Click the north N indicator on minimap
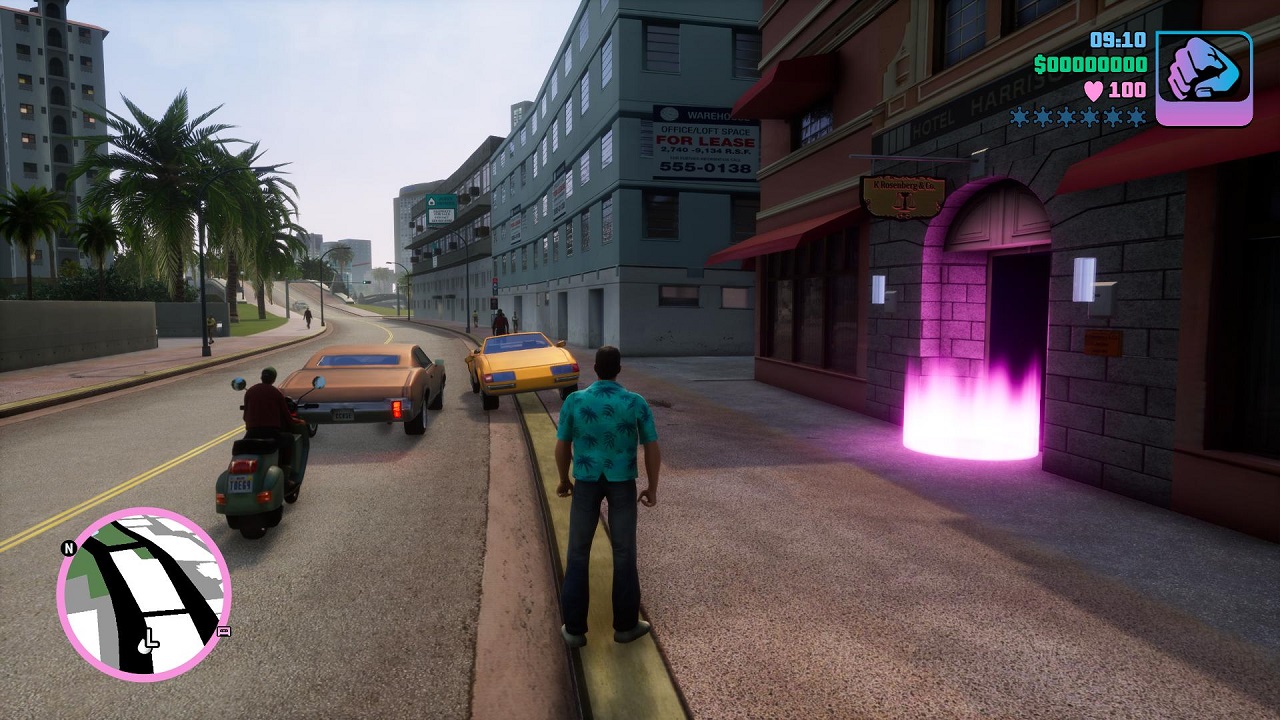The width and height of the screenshot is (1280, 720). 68,548
